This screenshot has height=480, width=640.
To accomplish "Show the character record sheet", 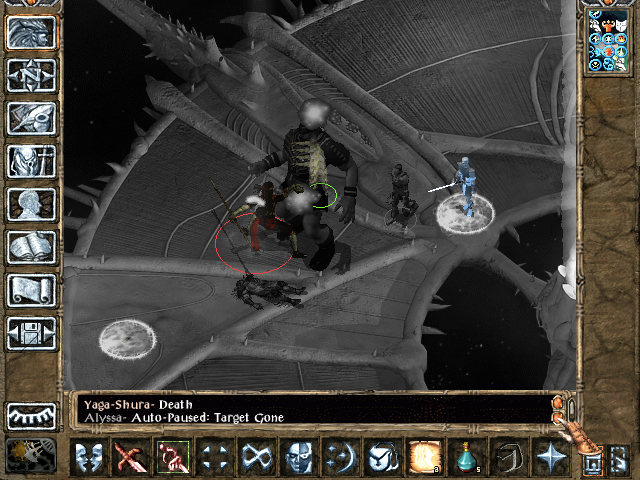I will 31,204.
